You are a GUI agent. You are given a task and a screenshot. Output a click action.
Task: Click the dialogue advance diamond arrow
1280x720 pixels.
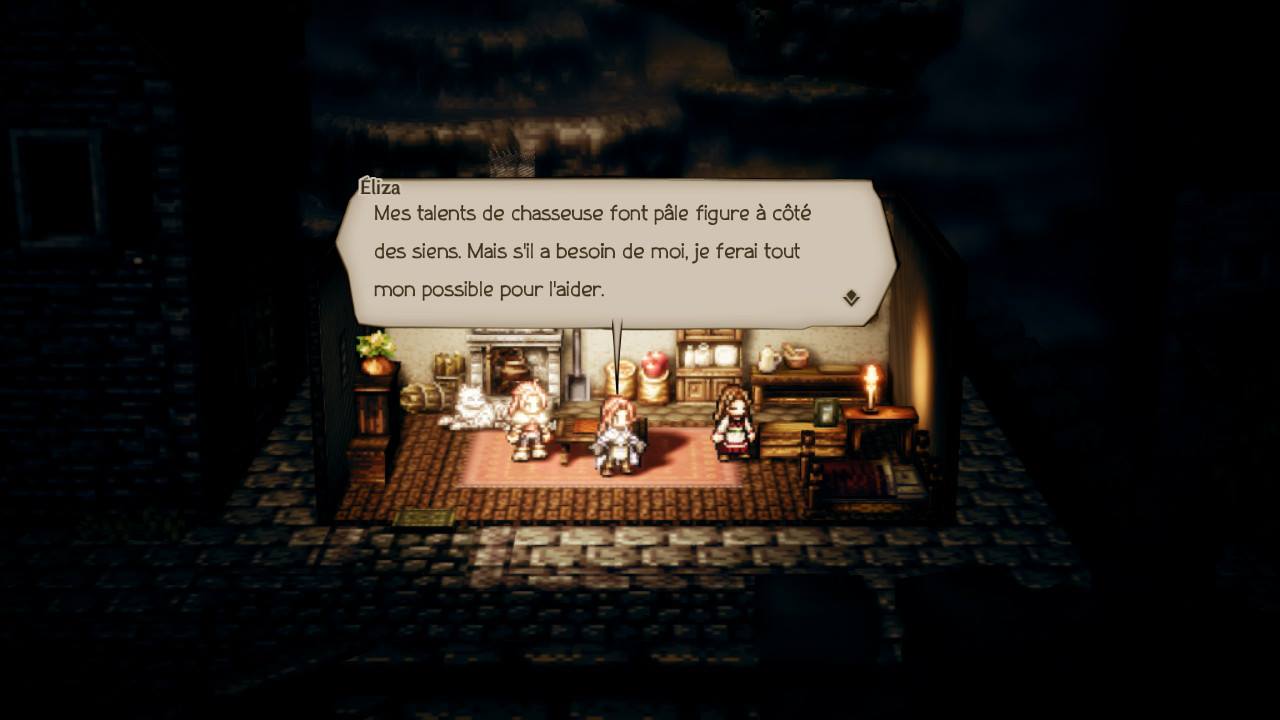849,297
